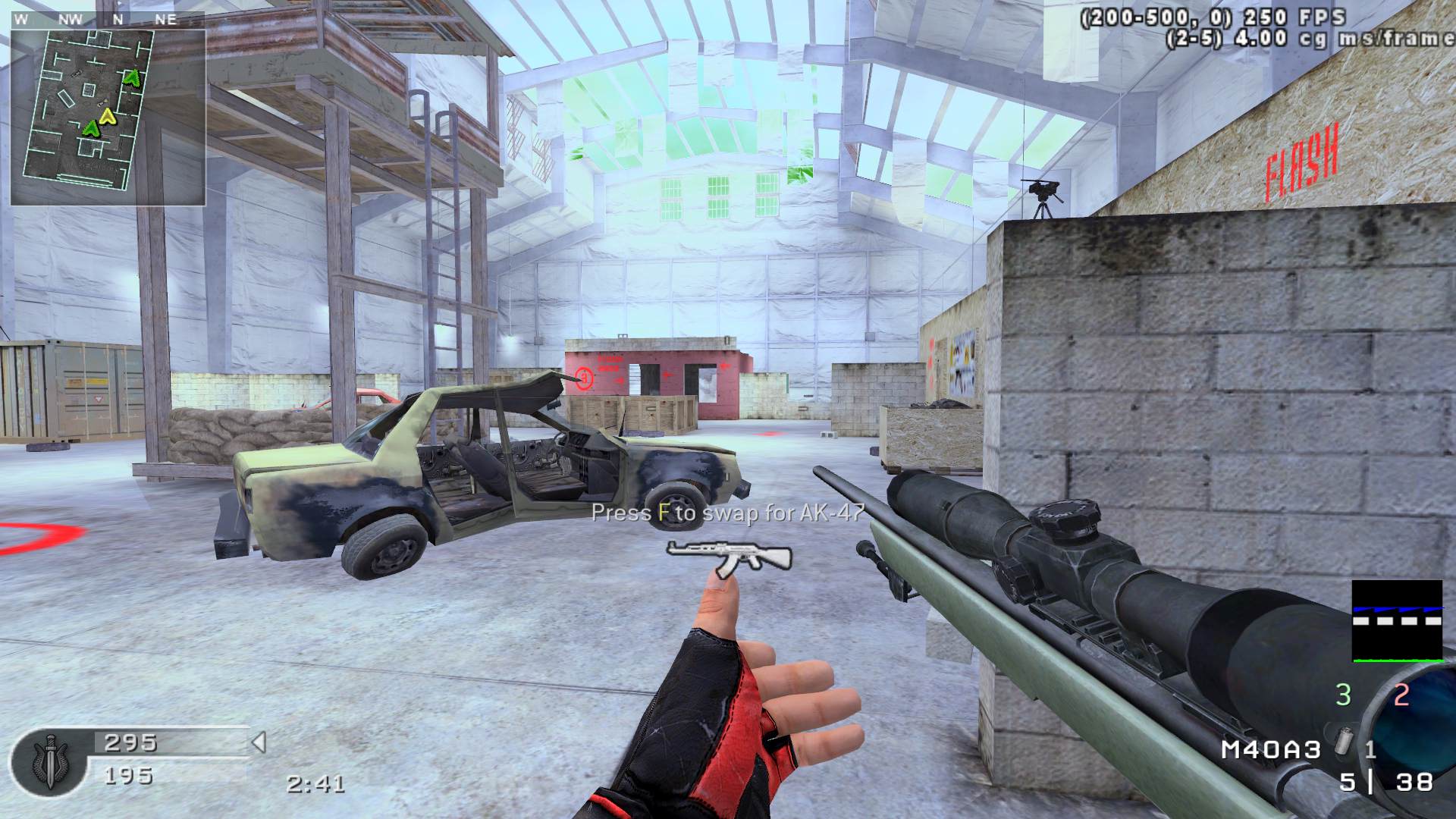Click the minimap in the corner

[108, 118]
